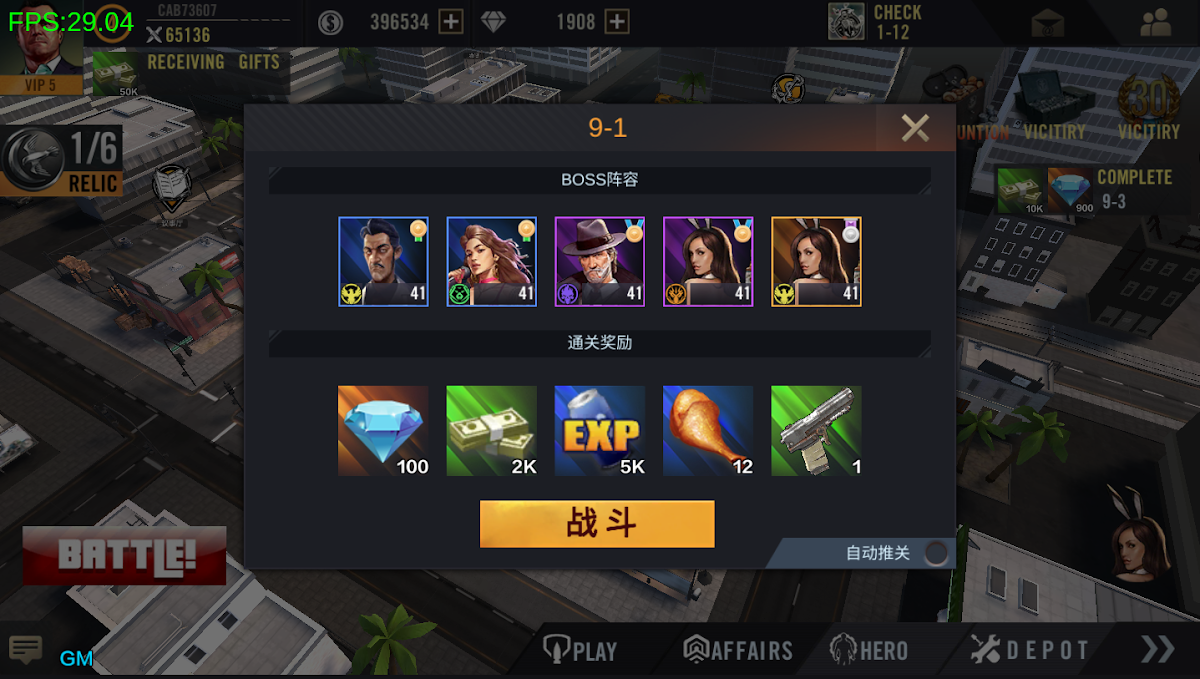This screenshot has width=1200, height=679.
Task: Open the Play menu tab
Action: [580, 651]
